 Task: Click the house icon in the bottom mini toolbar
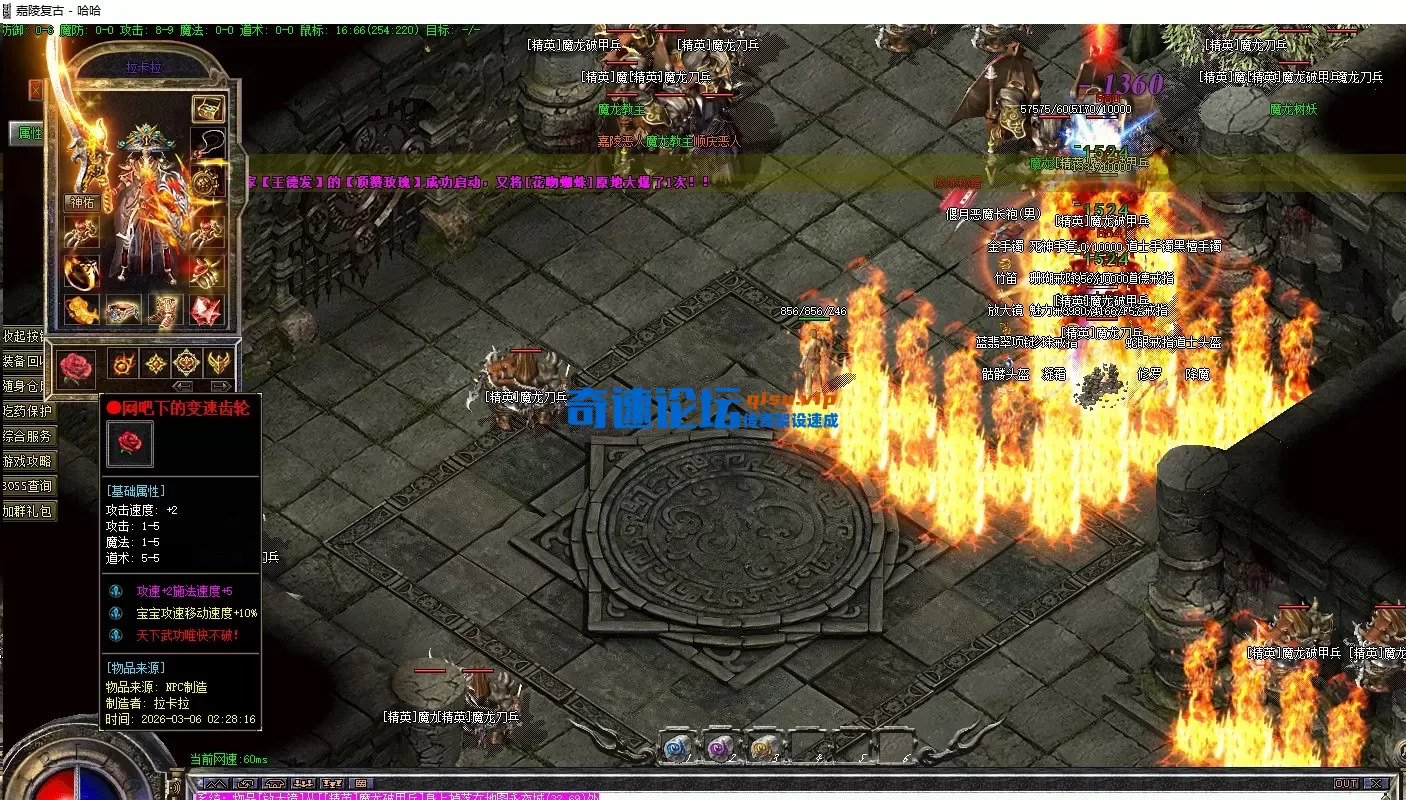pos(274,784)
